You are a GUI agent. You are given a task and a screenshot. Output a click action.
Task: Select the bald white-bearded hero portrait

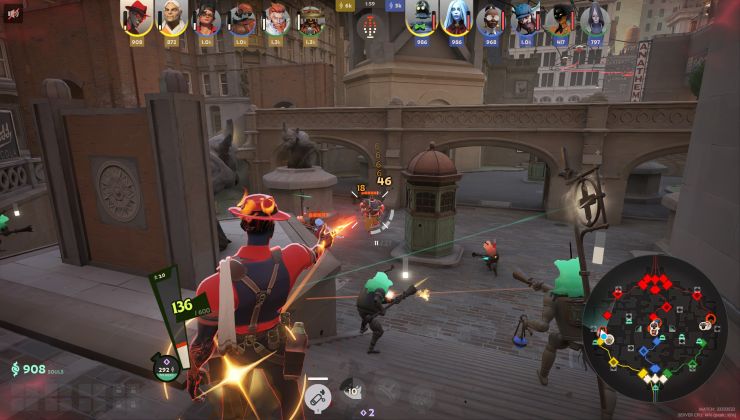(171, 17)
